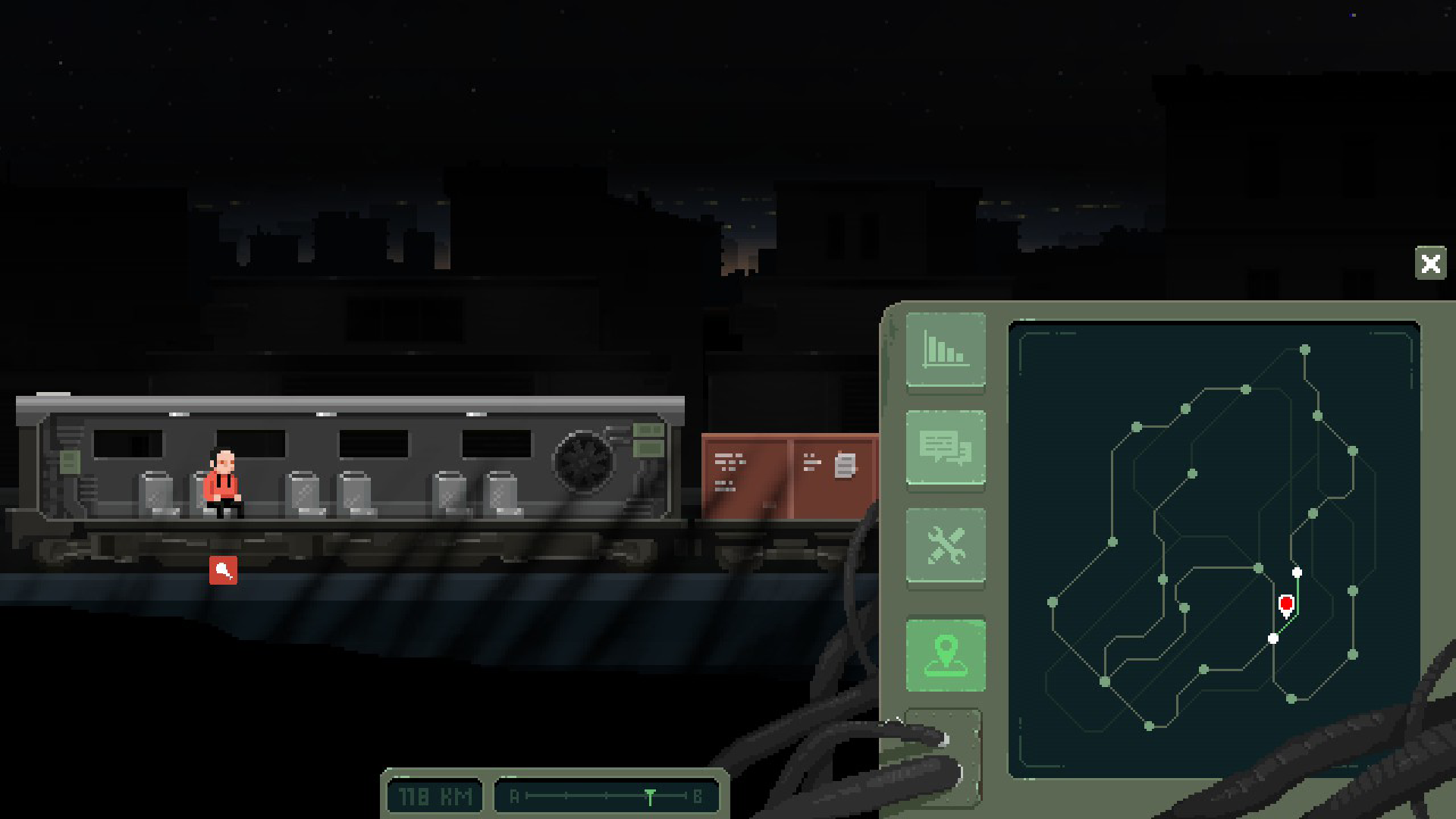Click the green T marker on the progress bar
This screenshot has height=819, width=1456.
[651, 795]
